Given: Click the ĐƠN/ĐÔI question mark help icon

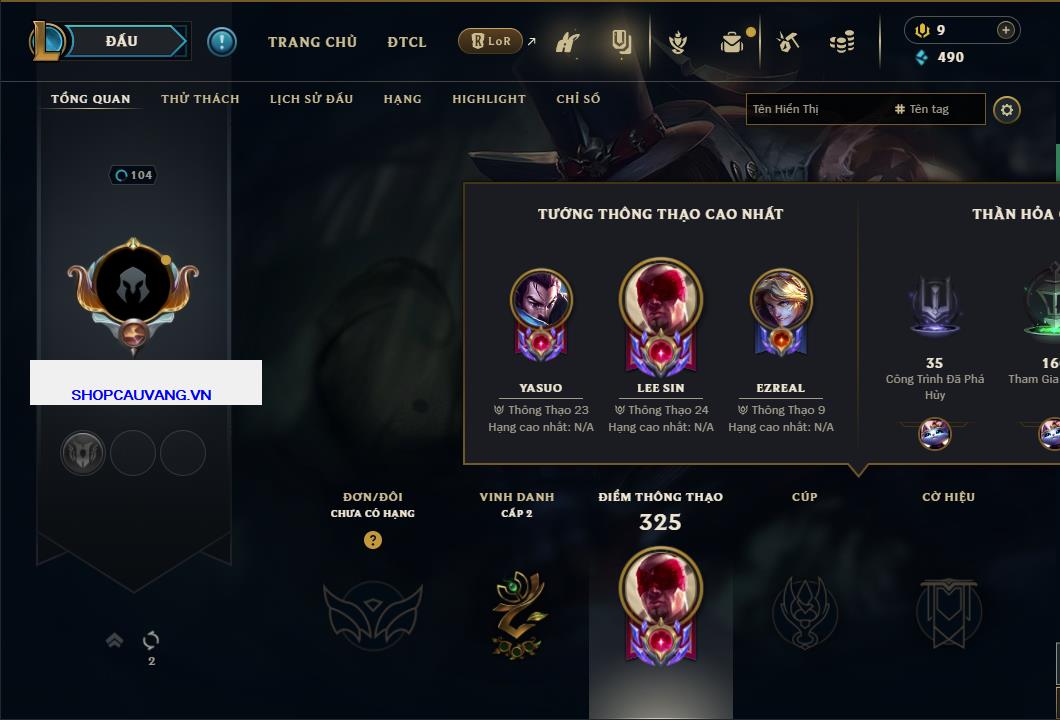Looking at the screenshot, I should coord(373,540).
